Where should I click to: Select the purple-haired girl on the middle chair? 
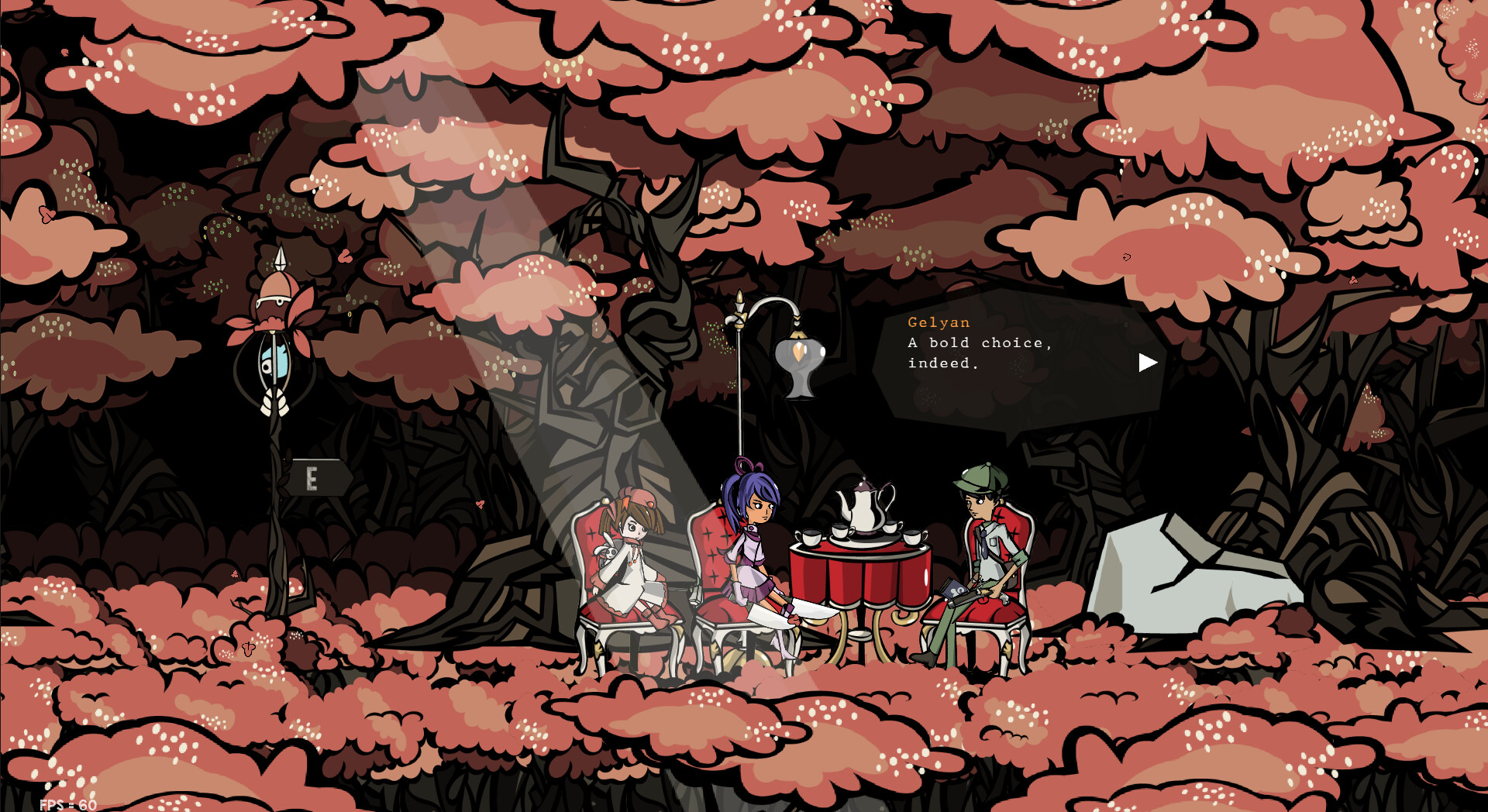pyautogui.click(x=752, y=542)
